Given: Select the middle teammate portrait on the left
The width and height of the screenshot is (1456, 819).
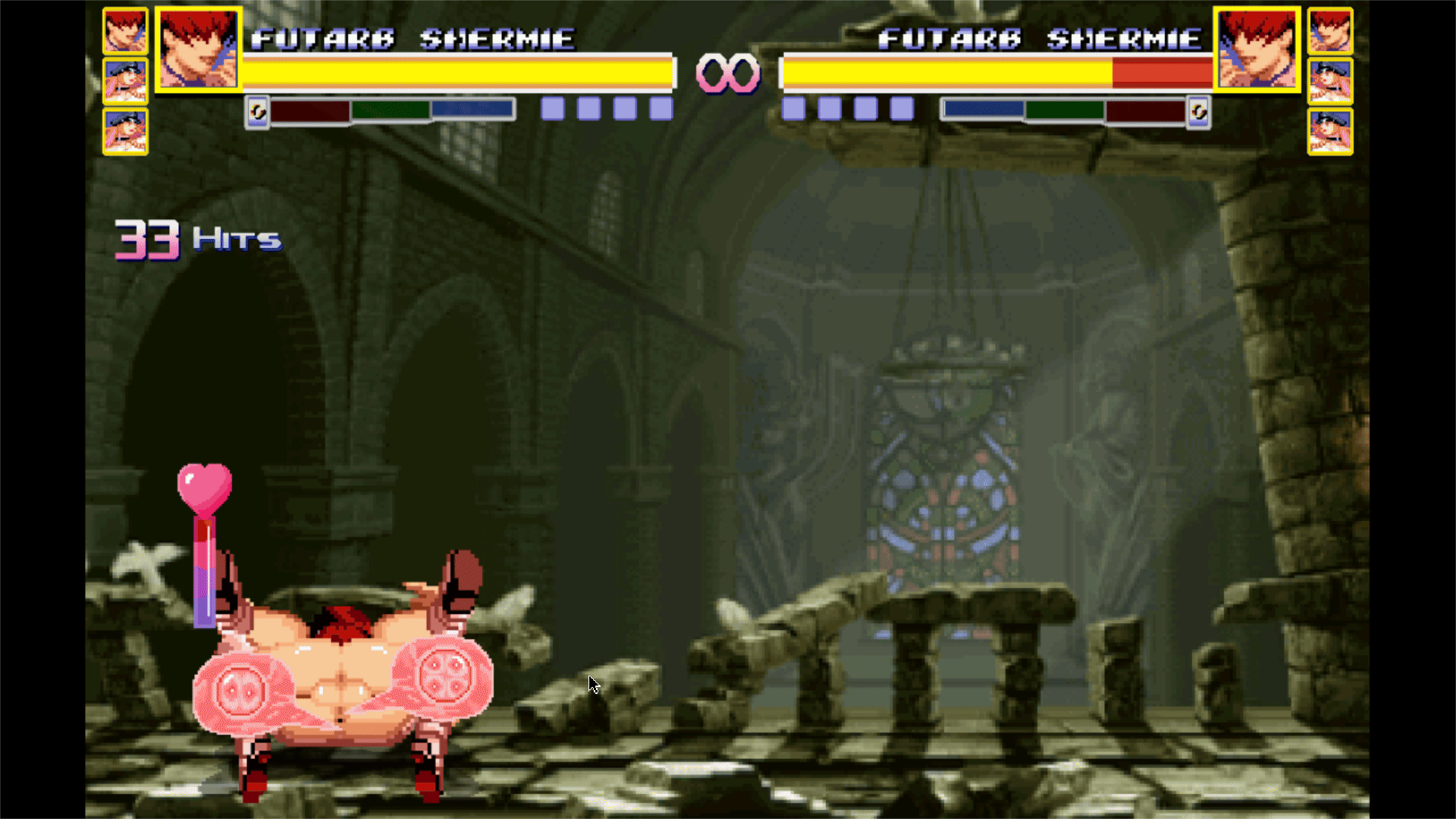Looking at the screenshot, I should [x=125, y=81].
